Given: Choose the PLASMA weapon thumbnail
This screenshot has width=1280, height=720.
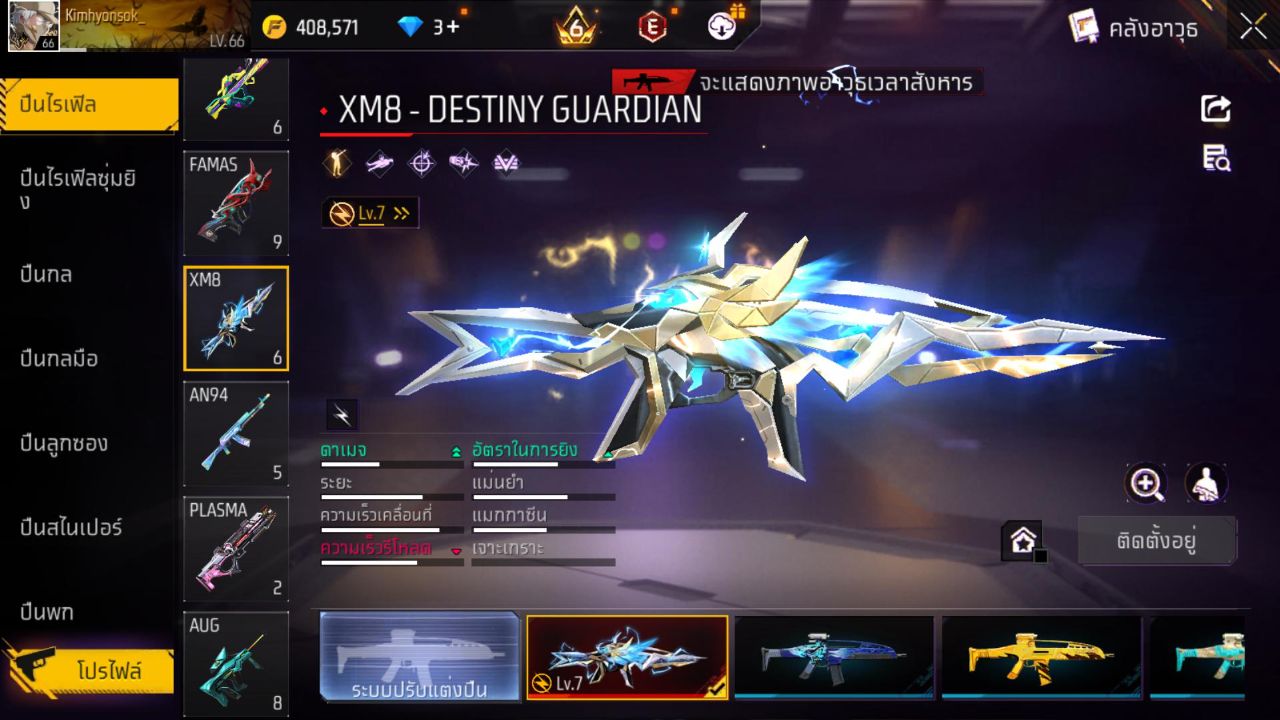Looking at the screenshot, I should click(236, 549).
